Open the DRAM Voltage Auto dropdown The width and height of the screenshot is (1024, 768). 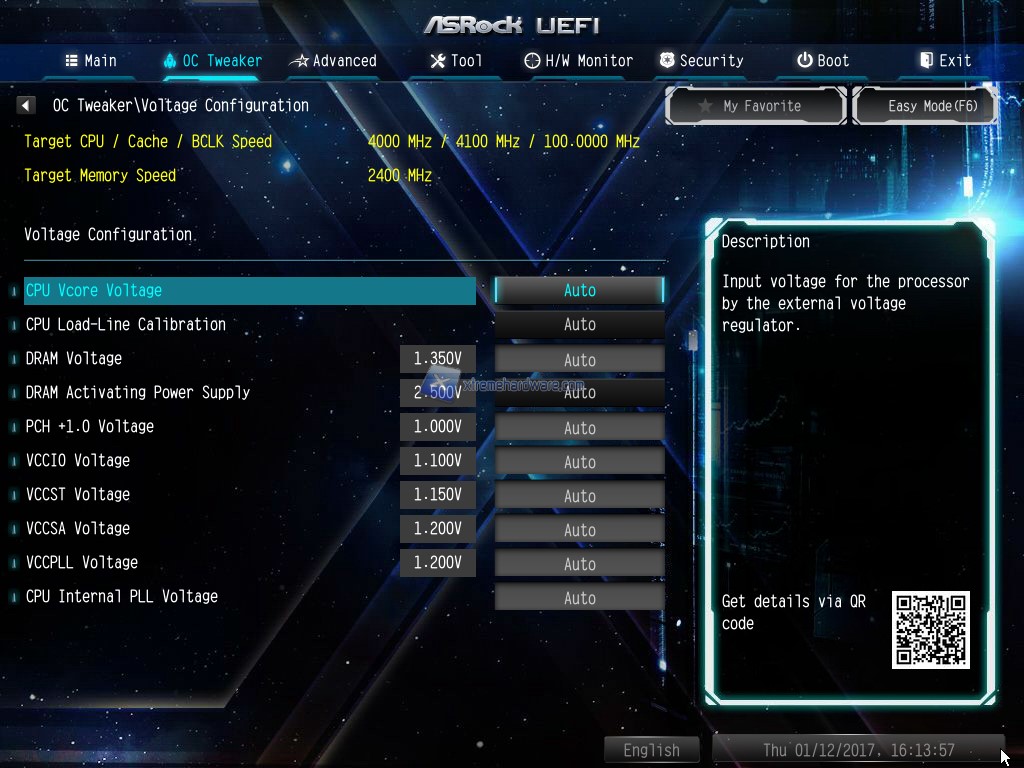click(x=579, y=359)
